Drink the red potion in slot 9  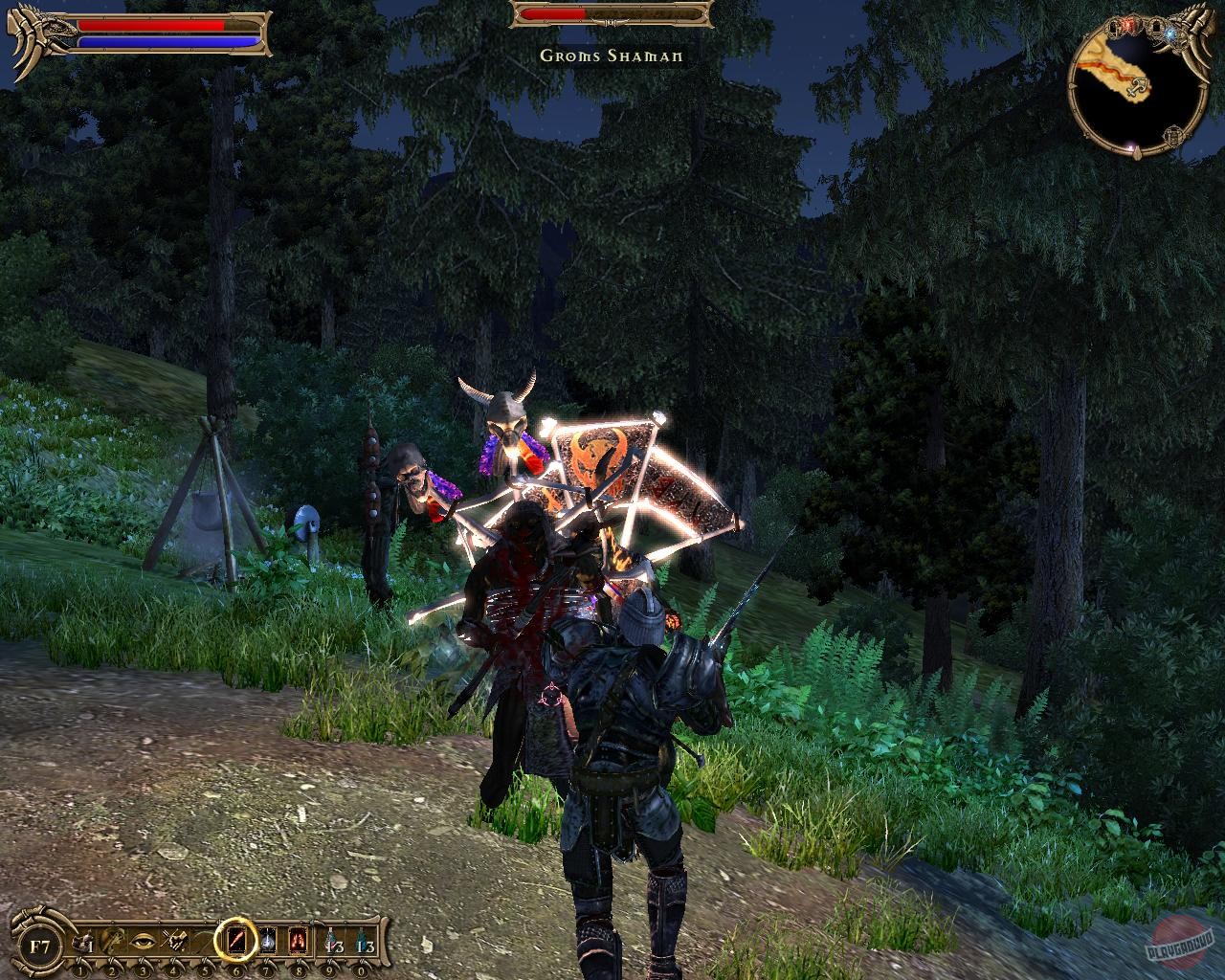329,941
